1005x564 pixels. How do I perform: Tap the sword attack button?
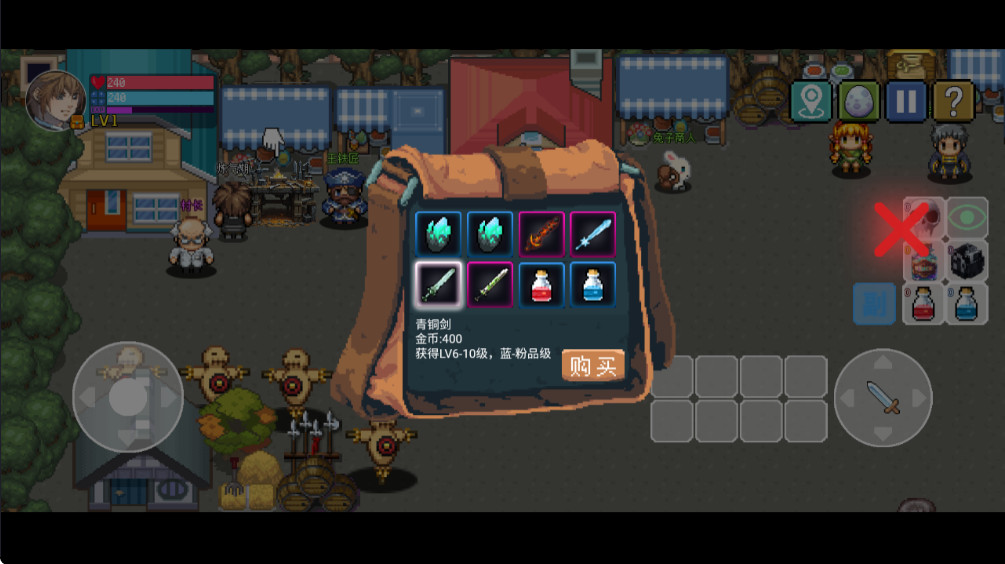point(883,397)
